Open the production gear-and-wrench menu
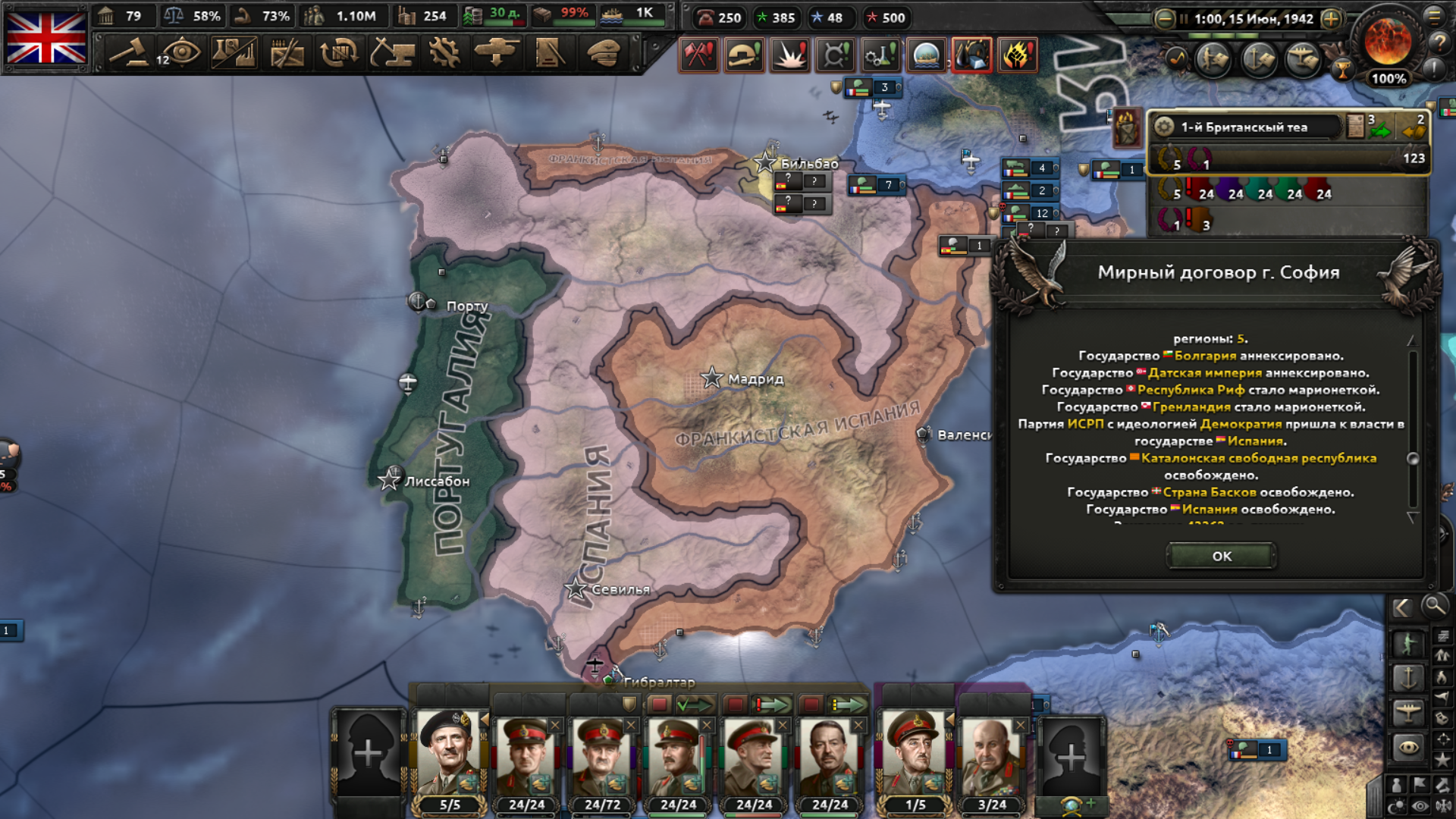 pyautogui.click(x=444, y=53)
